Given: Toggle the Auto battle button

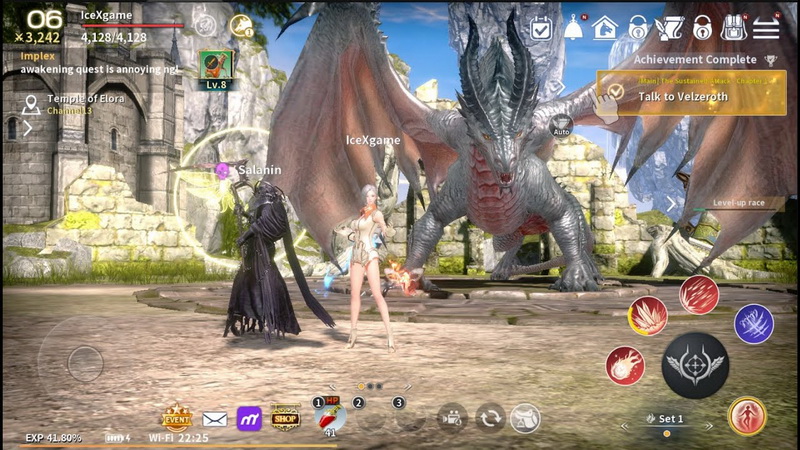Looking at the screenshot, I should coord(561,125).
